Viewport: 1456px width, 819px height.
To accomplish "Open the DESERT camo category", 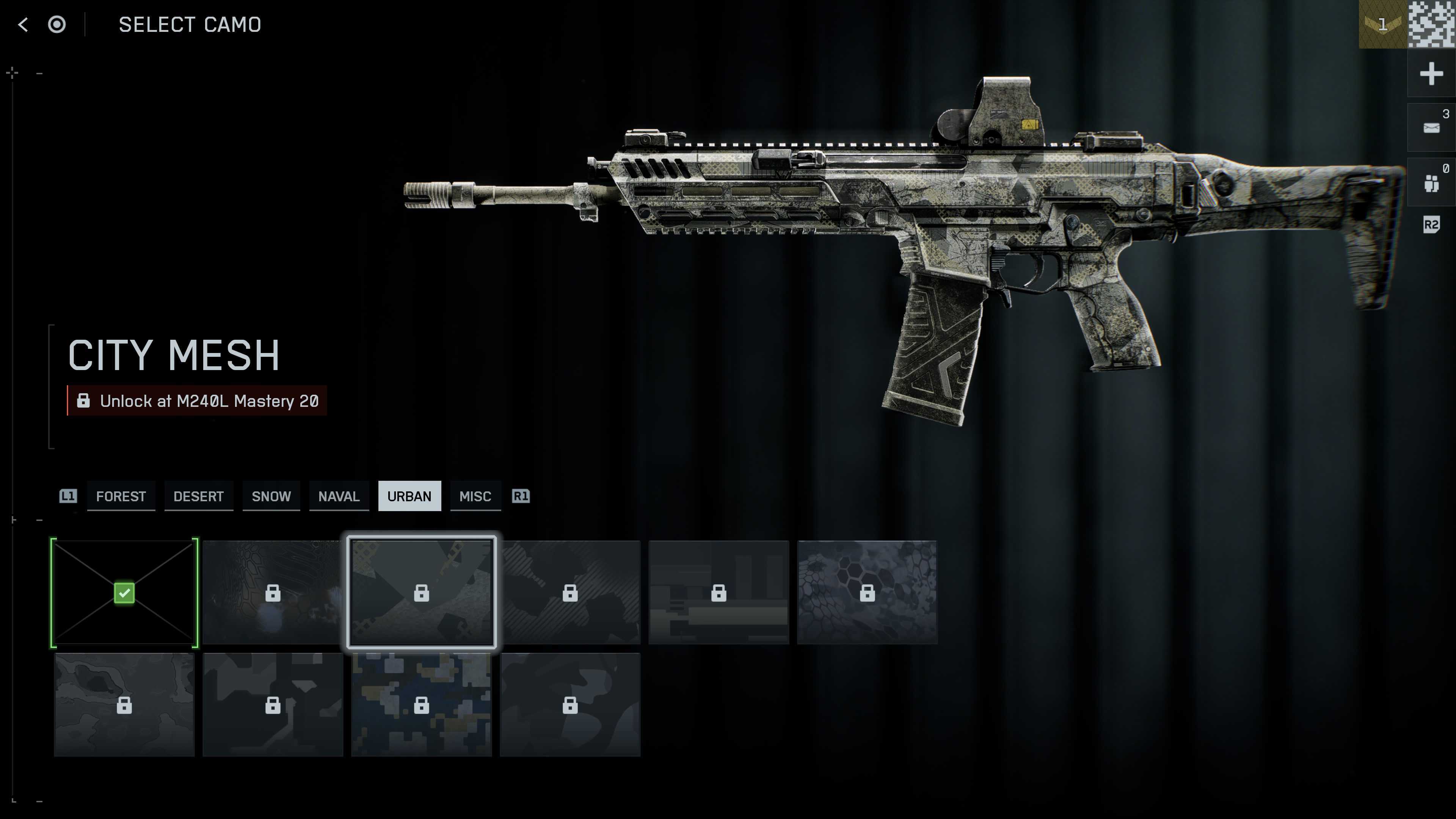I will [198, 496].
